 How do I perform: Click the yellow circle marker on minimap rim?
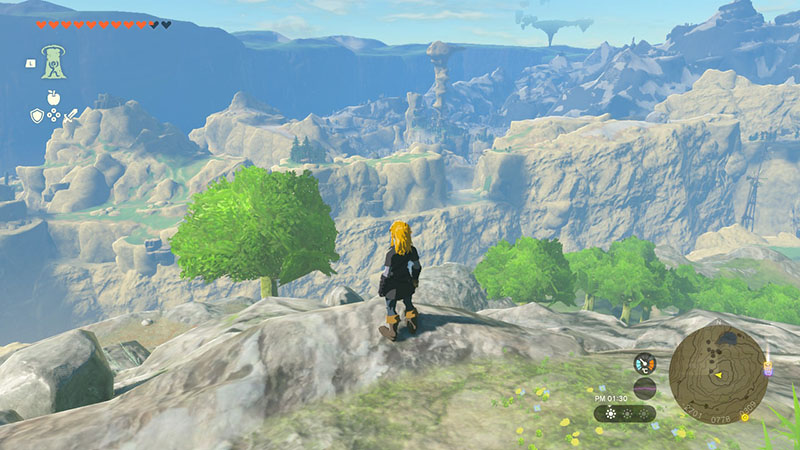click(744, 416)
